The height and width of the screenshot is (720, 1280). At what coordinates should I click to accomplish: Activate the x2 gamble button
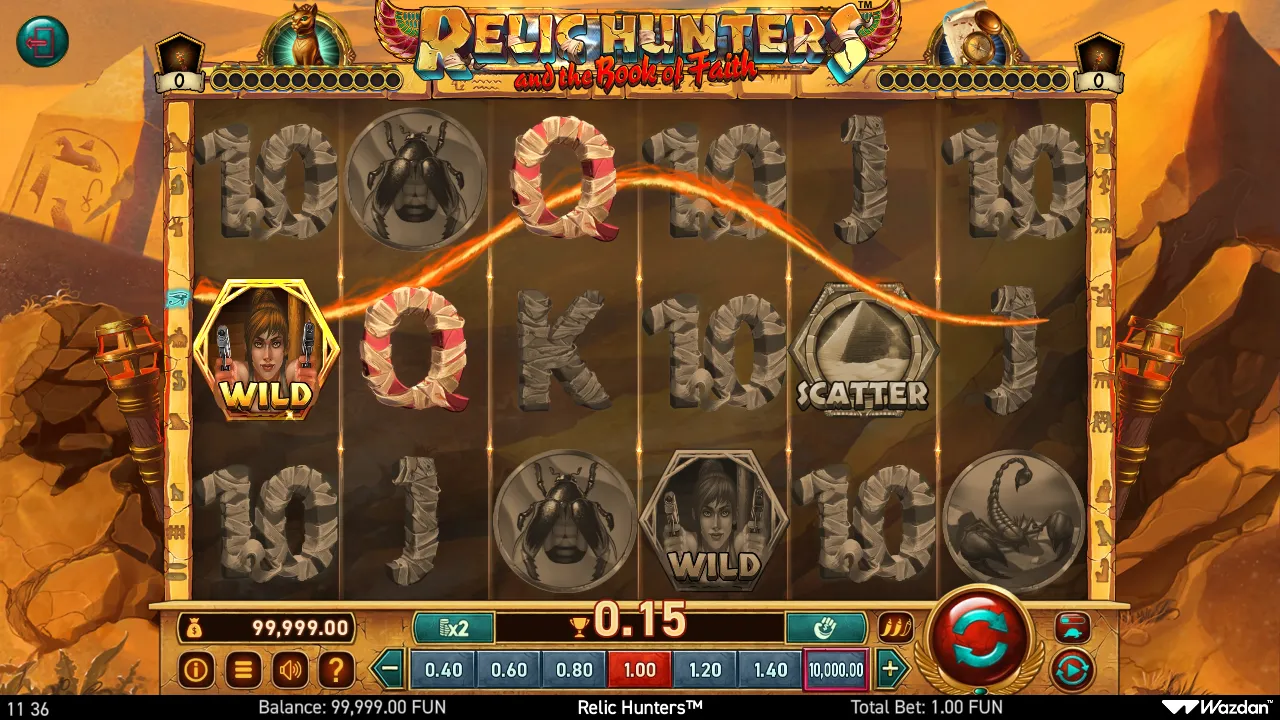tap(454, 628)
